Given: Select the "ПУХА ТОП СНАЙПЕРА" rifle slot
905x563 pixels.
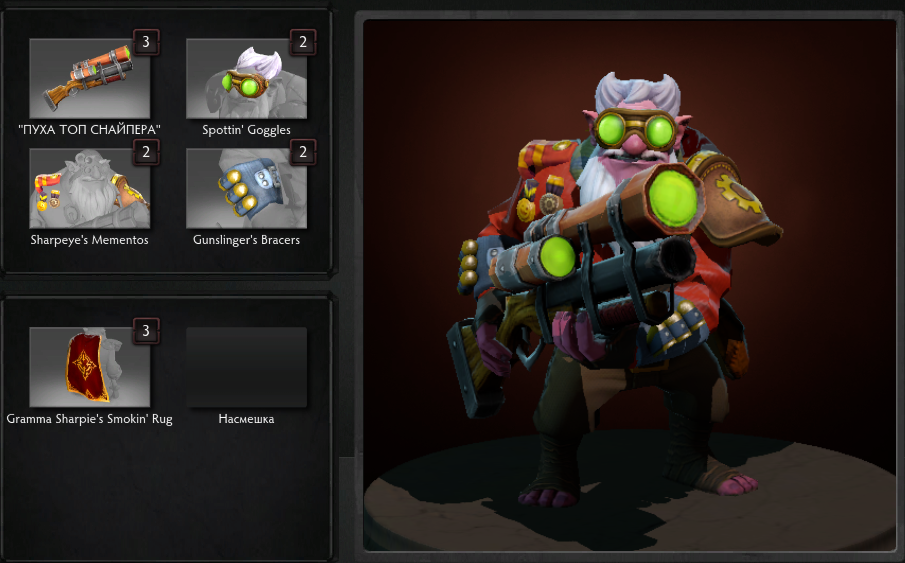Looking at the screenshot, I should [x=90, y=79].
